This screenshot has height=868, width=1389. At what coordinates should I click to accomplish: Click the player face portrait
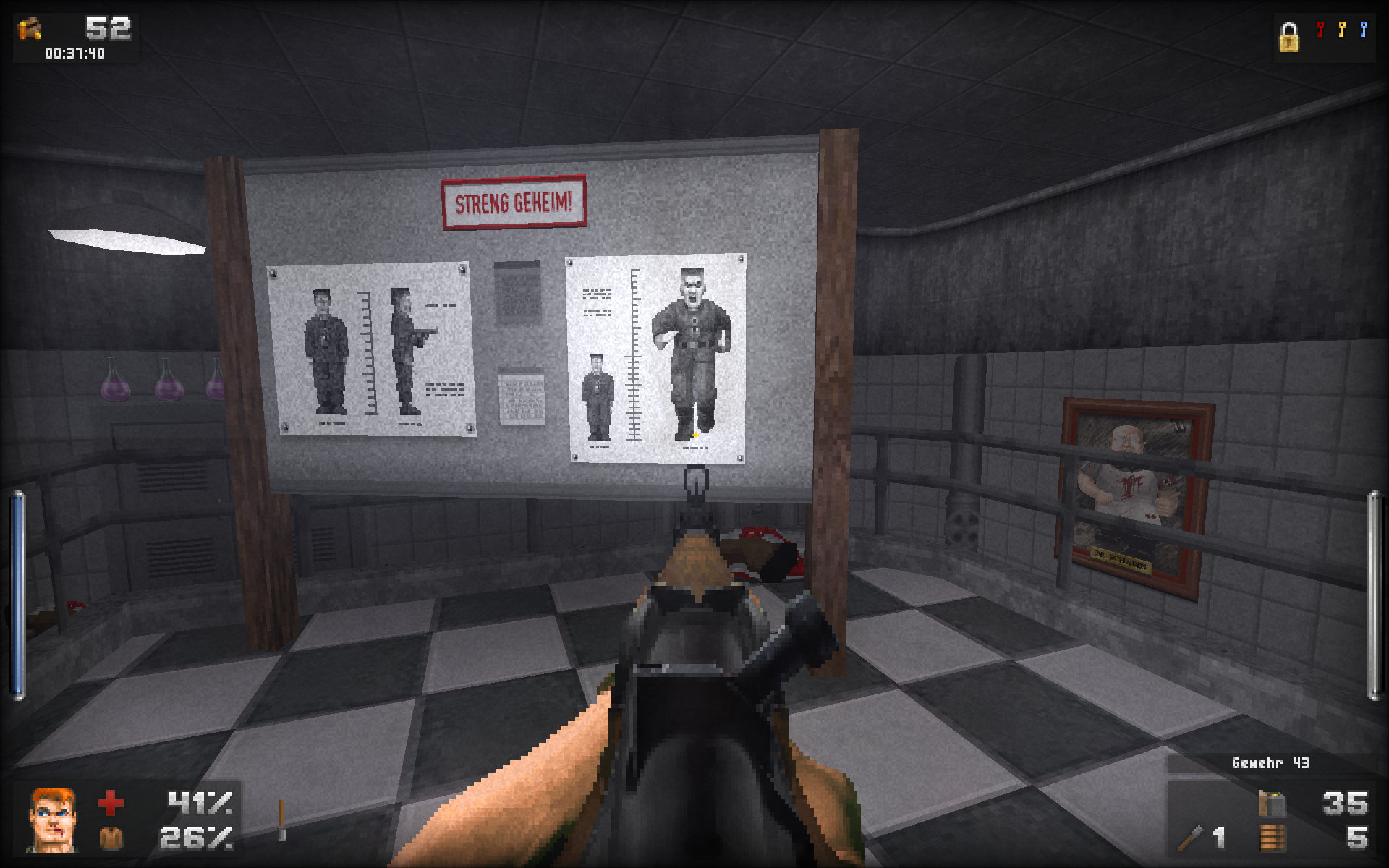pos(51,819)
